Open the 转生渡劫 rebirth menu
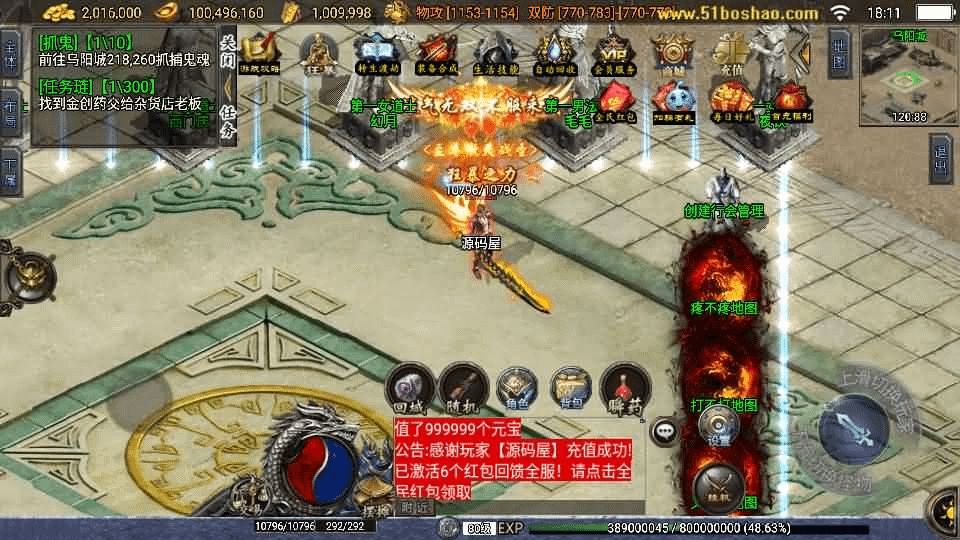The height and width of the screenshot is (540, 960). [x=376, y=52]
